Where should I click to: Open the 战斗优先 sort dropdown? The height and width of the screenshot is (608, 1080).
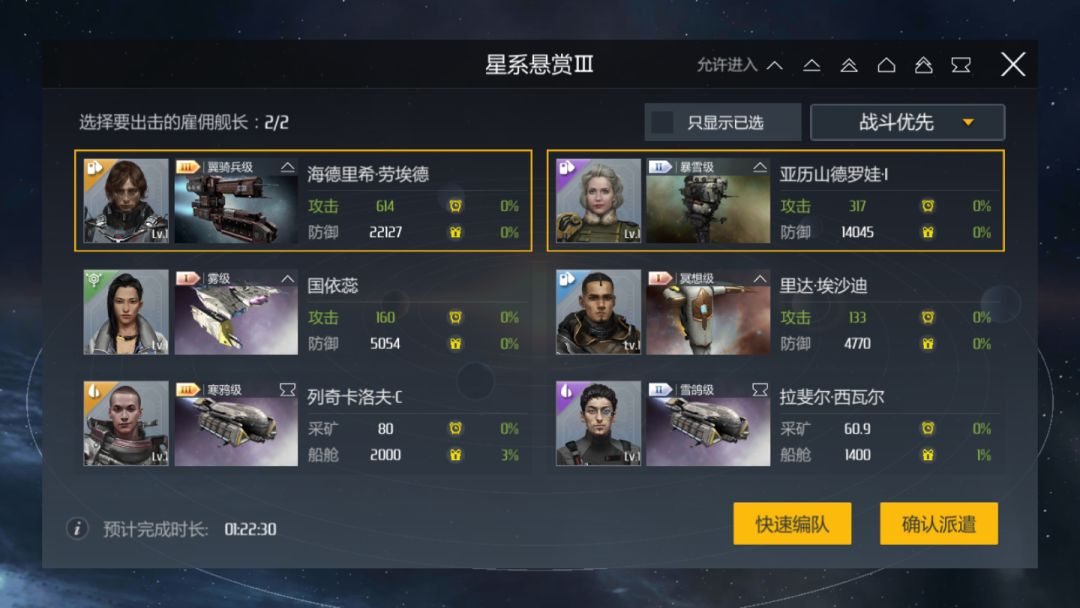coord(907,122)
